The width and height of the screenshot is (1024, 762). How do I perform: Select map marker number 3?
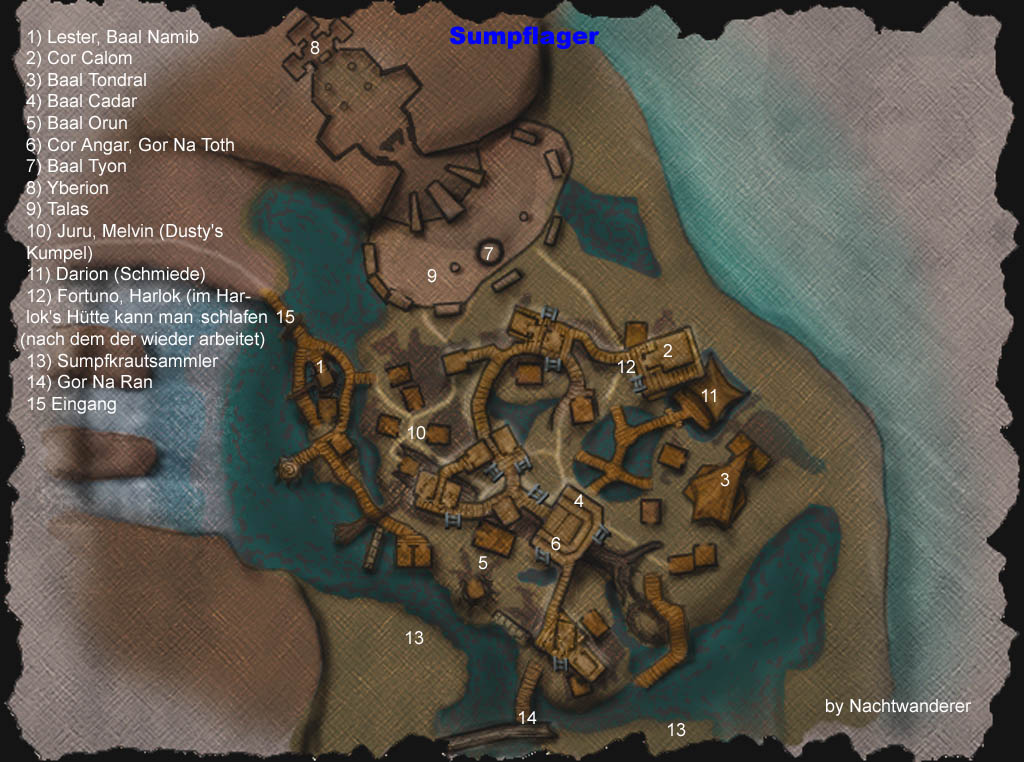[725, 480]
